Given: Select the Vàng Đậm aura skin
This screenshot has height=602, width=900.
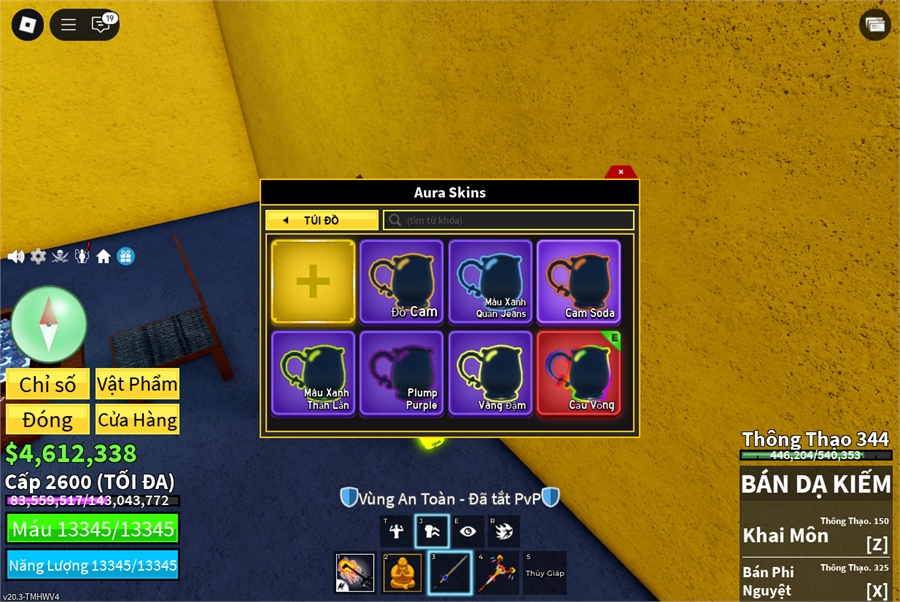Looking at the screenshot, I should tap(490, 373).
